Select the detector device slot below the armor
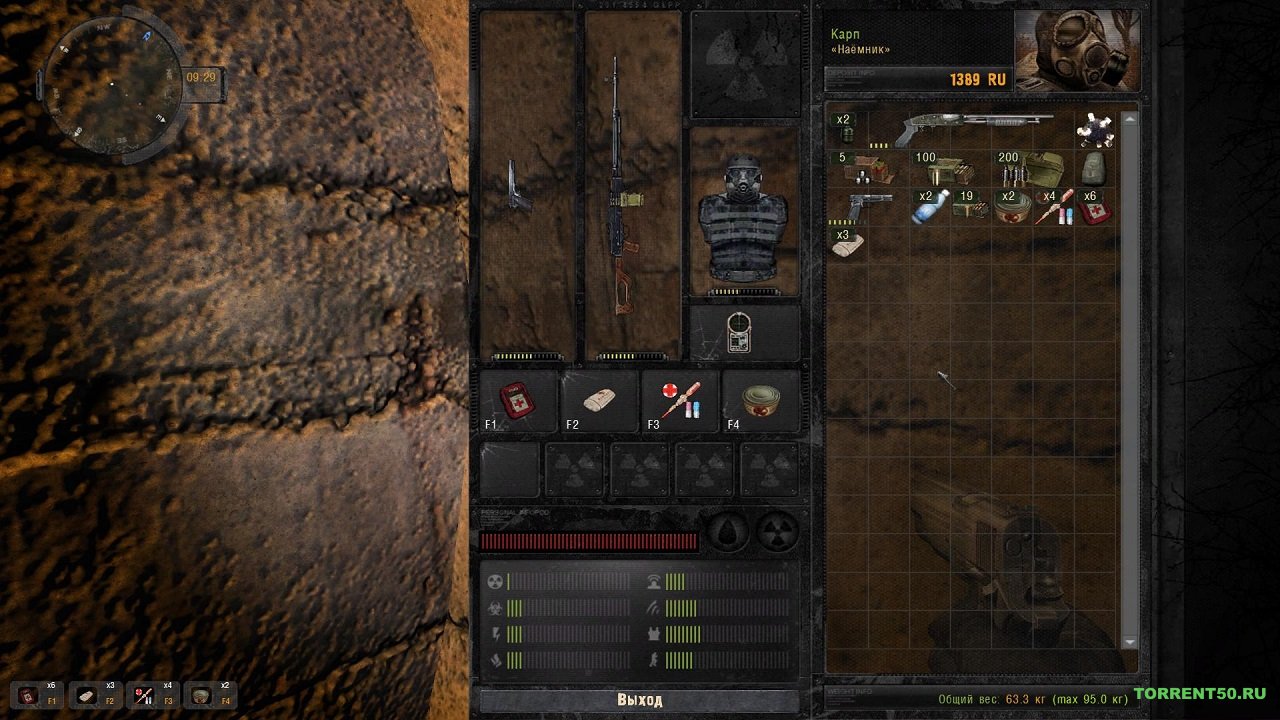Image resolution: width=1280 pixels, height=720 pixels. pos(743,333)
